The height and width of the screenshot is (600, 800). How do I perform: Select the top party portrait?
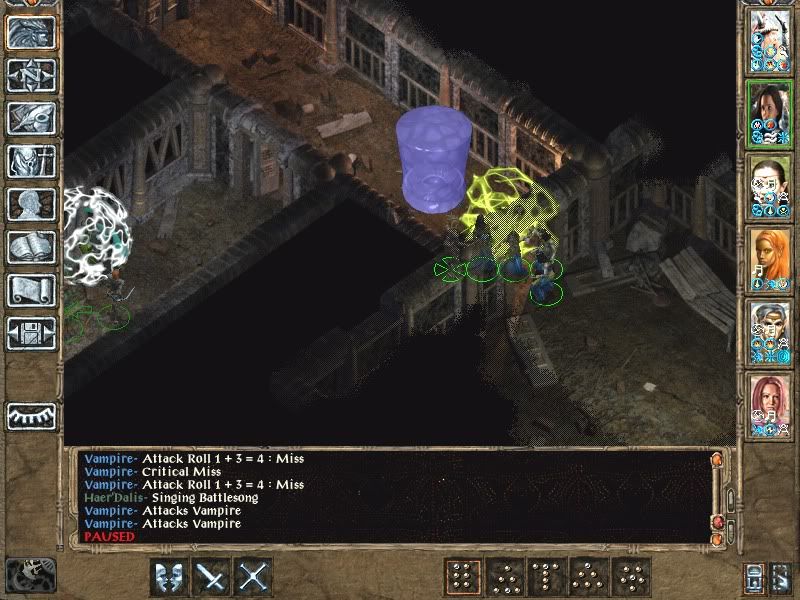coord(769,40)
